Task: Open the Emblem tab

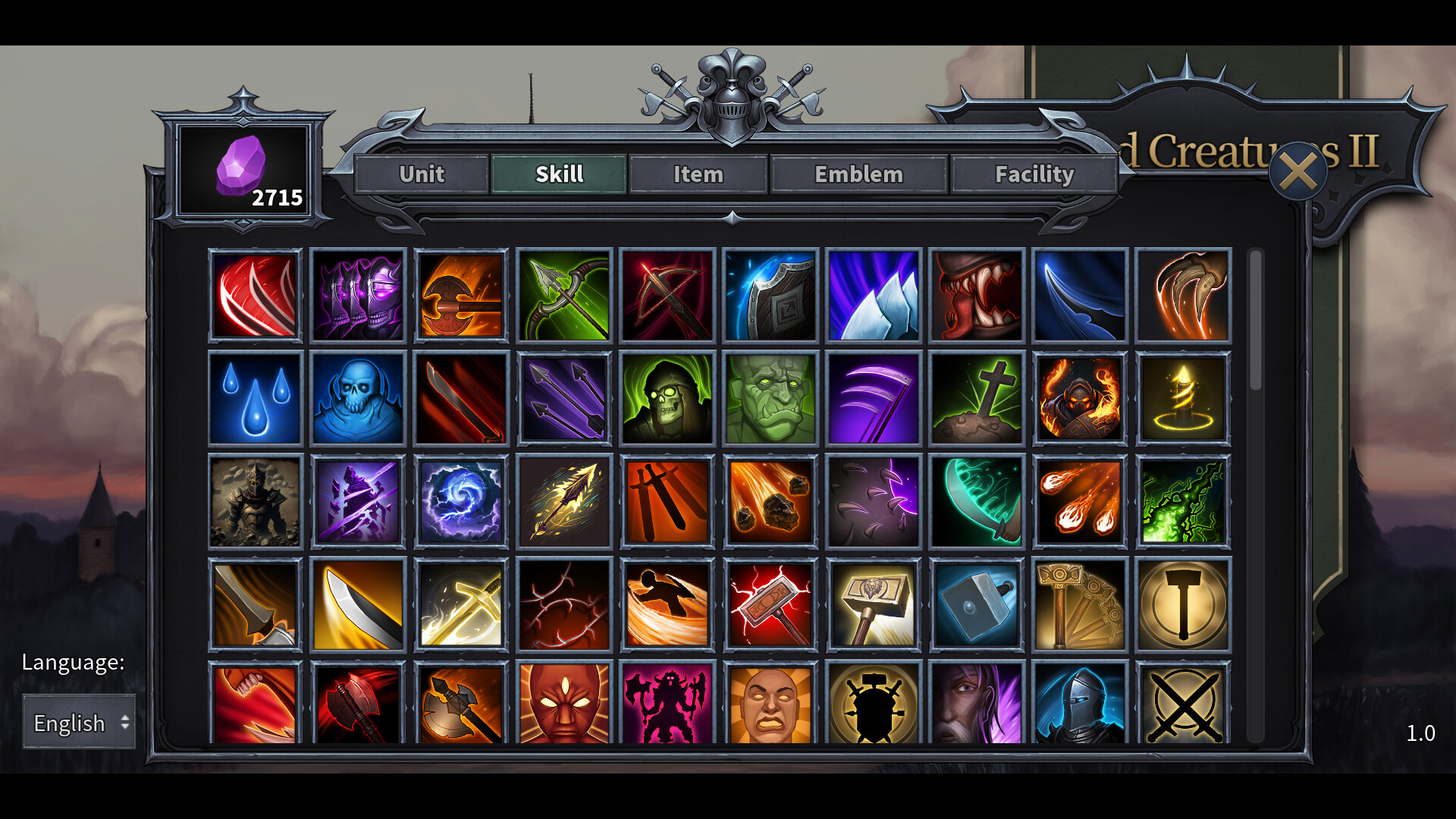Action: [x=858, y=174]
